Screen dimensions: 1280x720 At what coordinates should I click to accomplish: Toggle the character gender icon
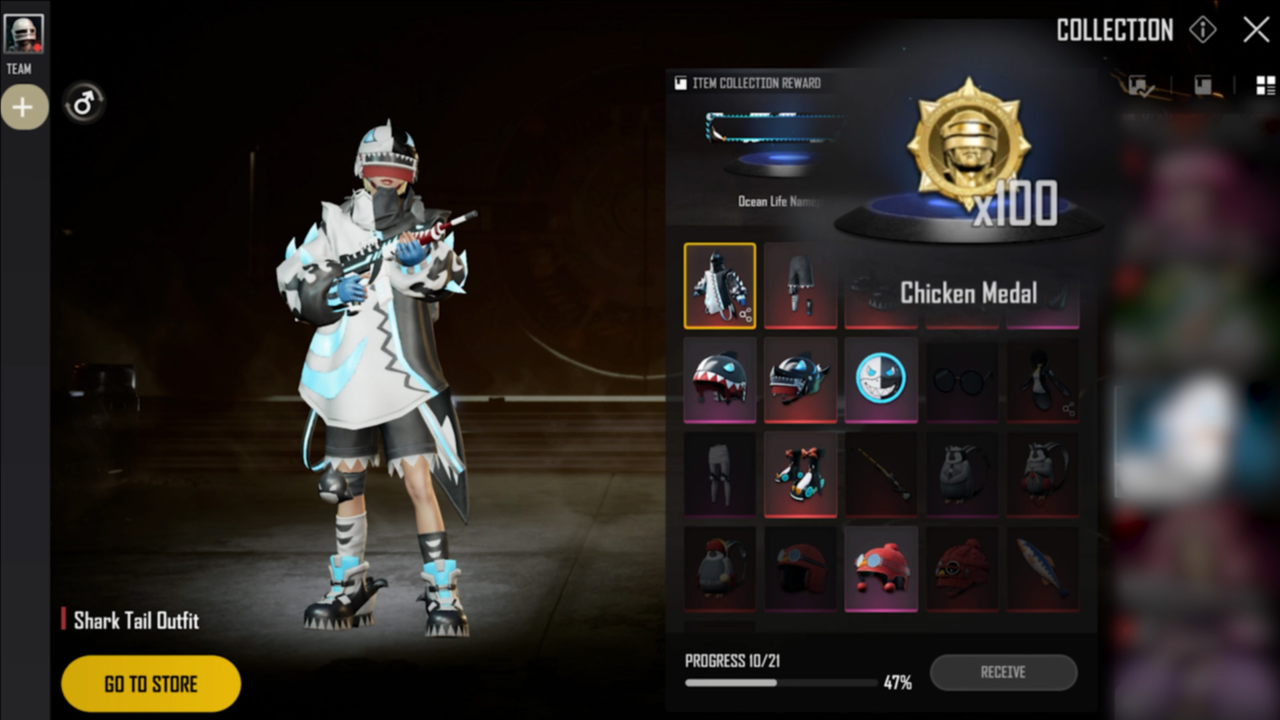(x=84, y=102)
